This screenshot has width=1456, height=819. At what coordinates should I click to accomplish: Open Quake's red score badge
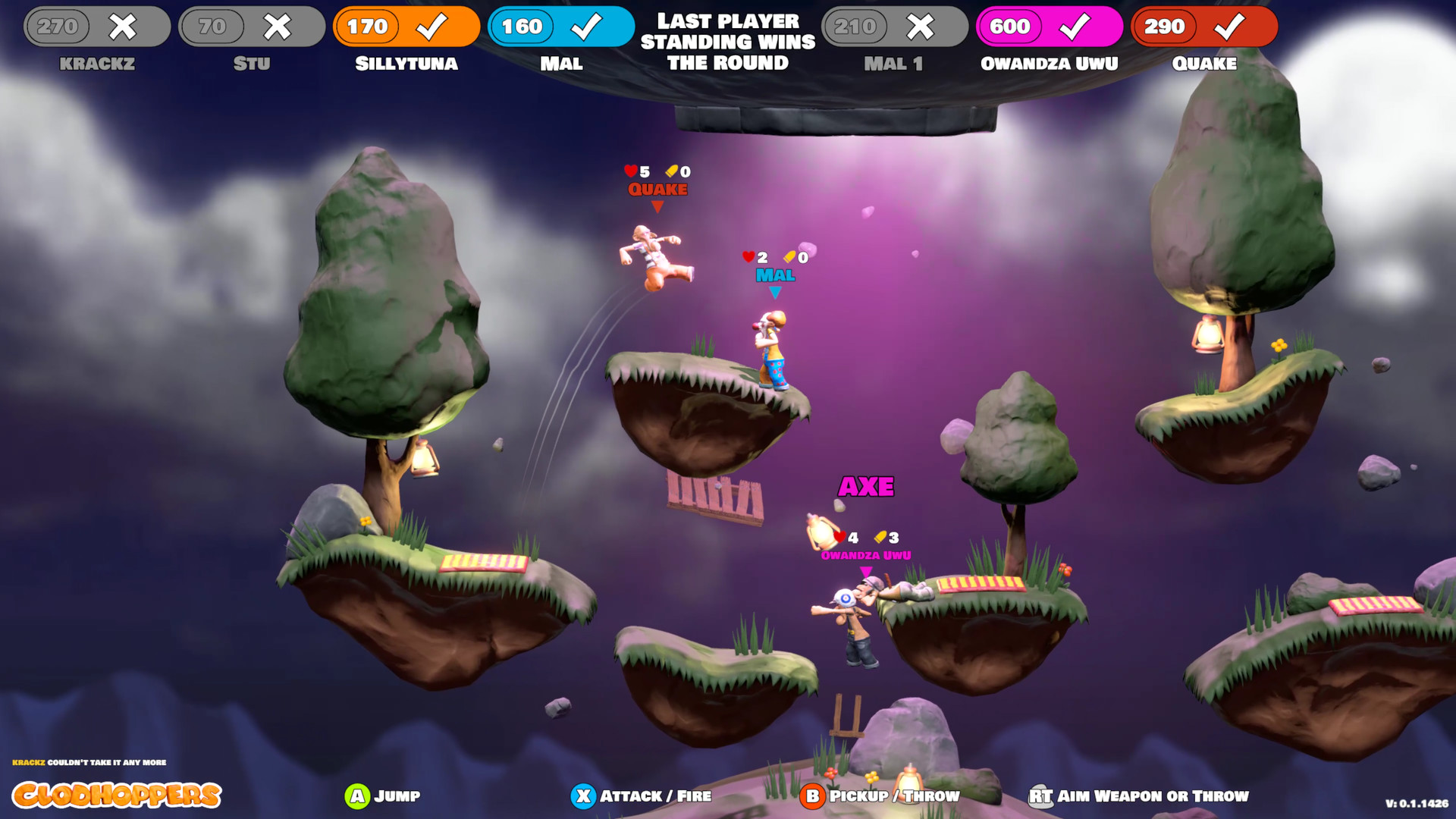coord(1204,27)
